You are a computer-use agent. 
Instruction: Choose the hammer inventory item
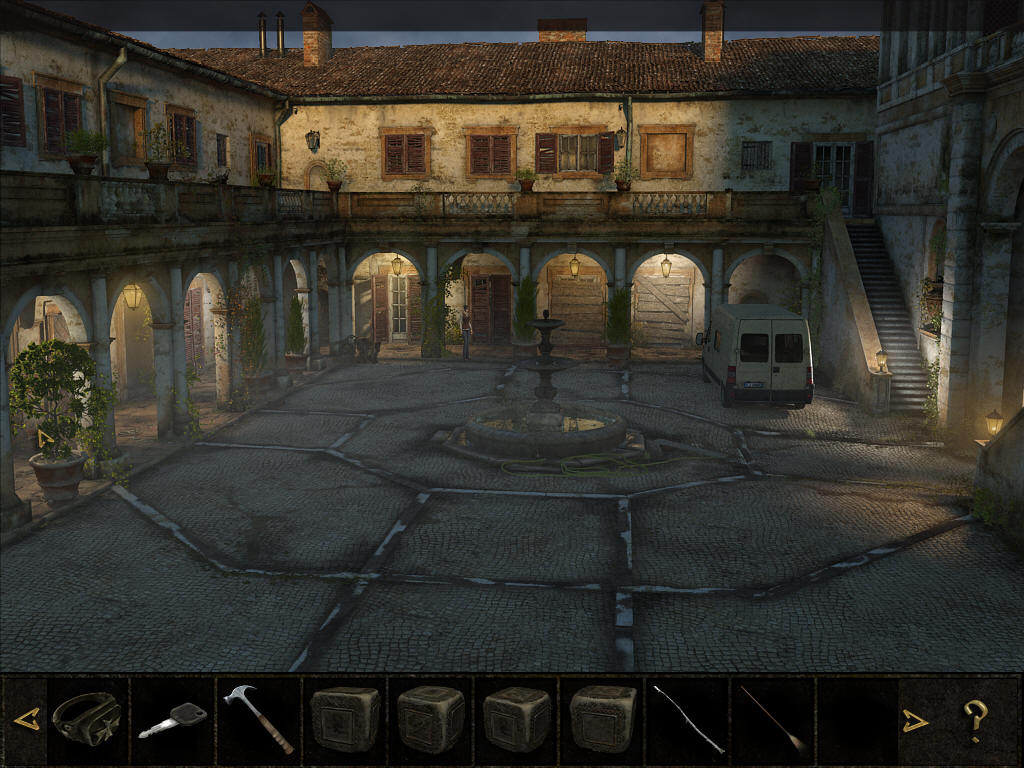pos(257,718)
